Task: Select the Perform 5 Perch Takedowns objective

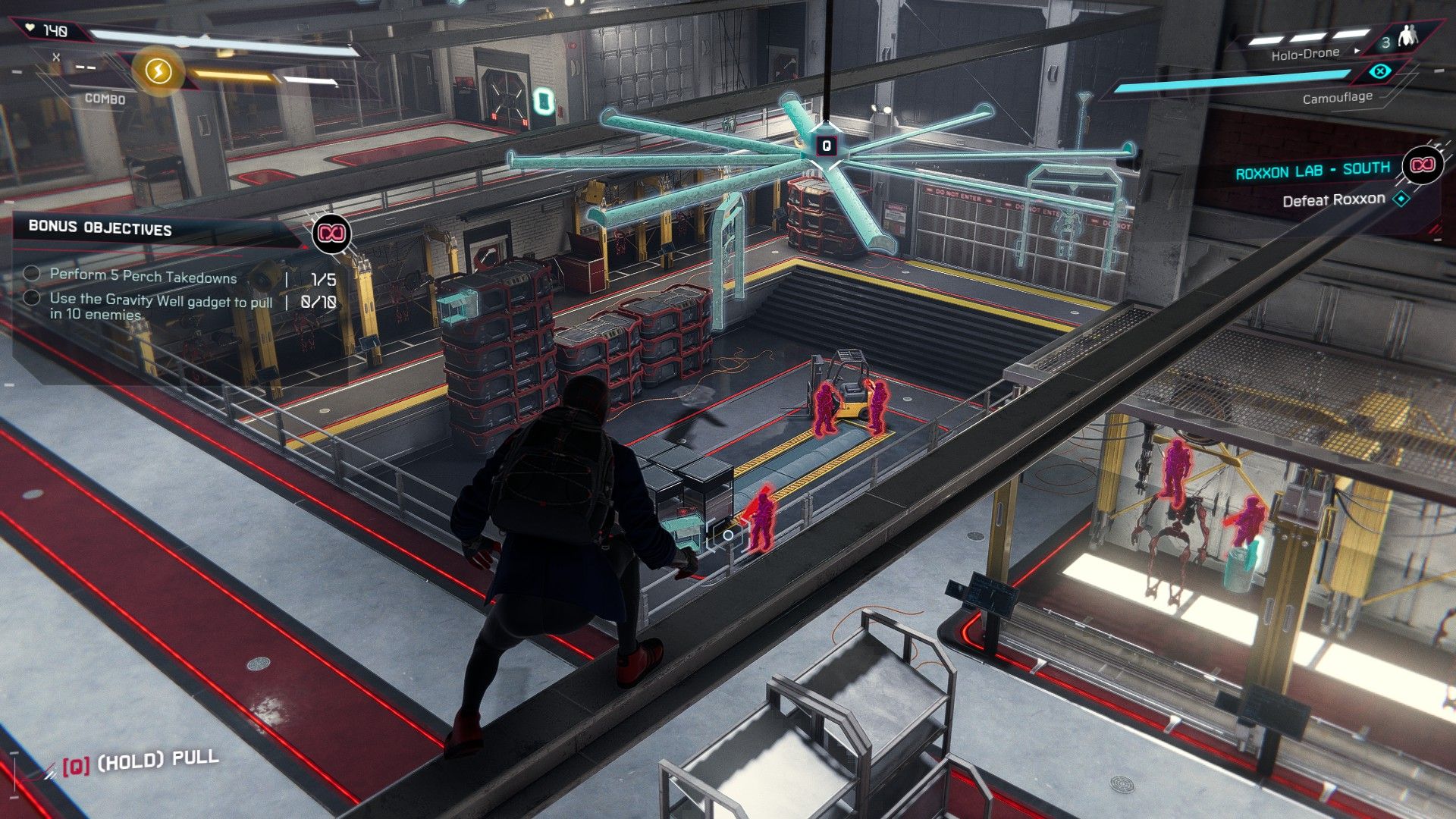Action: (x=143, y=276)
